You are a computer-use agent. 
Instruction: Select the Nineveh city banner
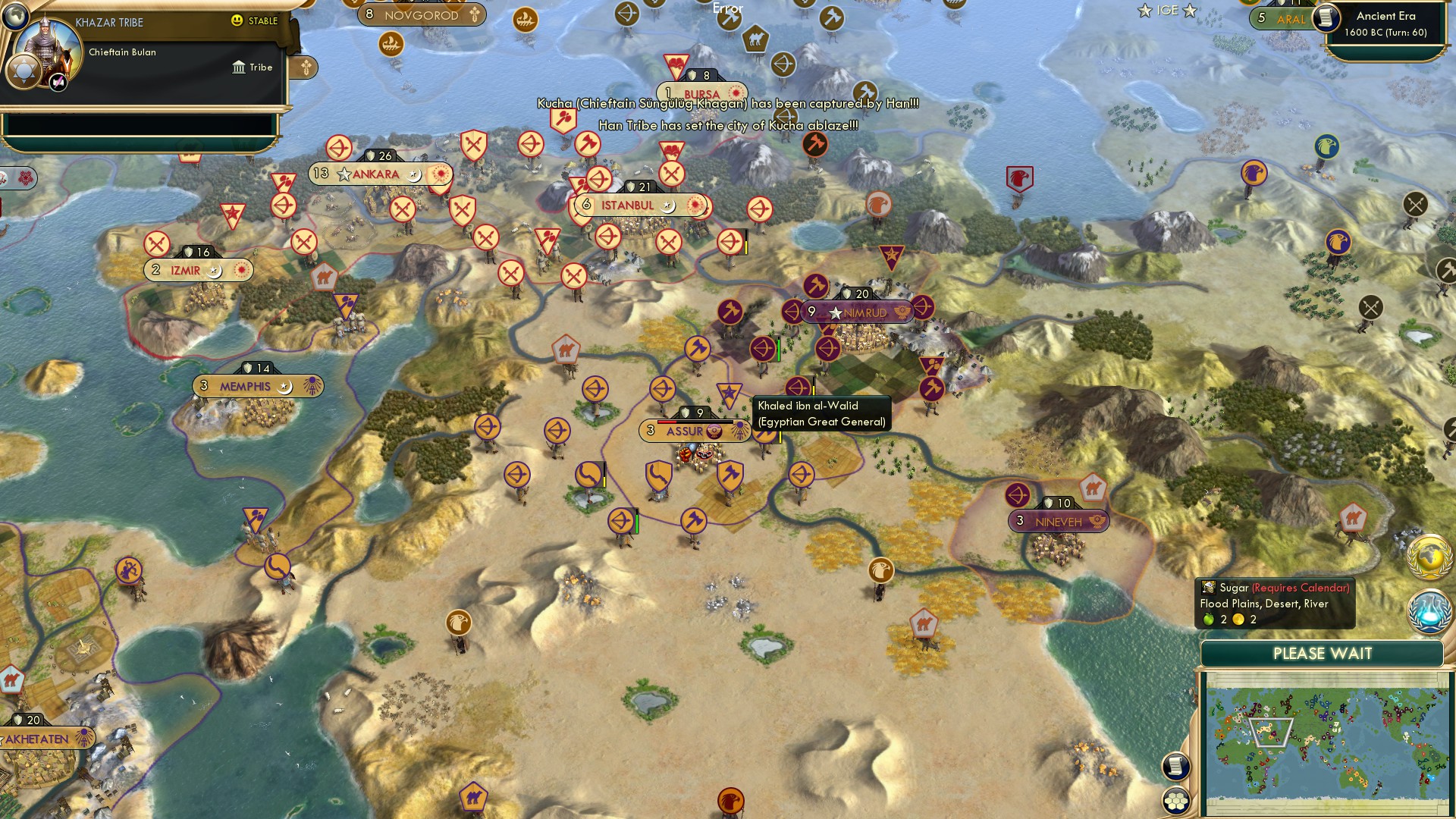(1058, 521)
